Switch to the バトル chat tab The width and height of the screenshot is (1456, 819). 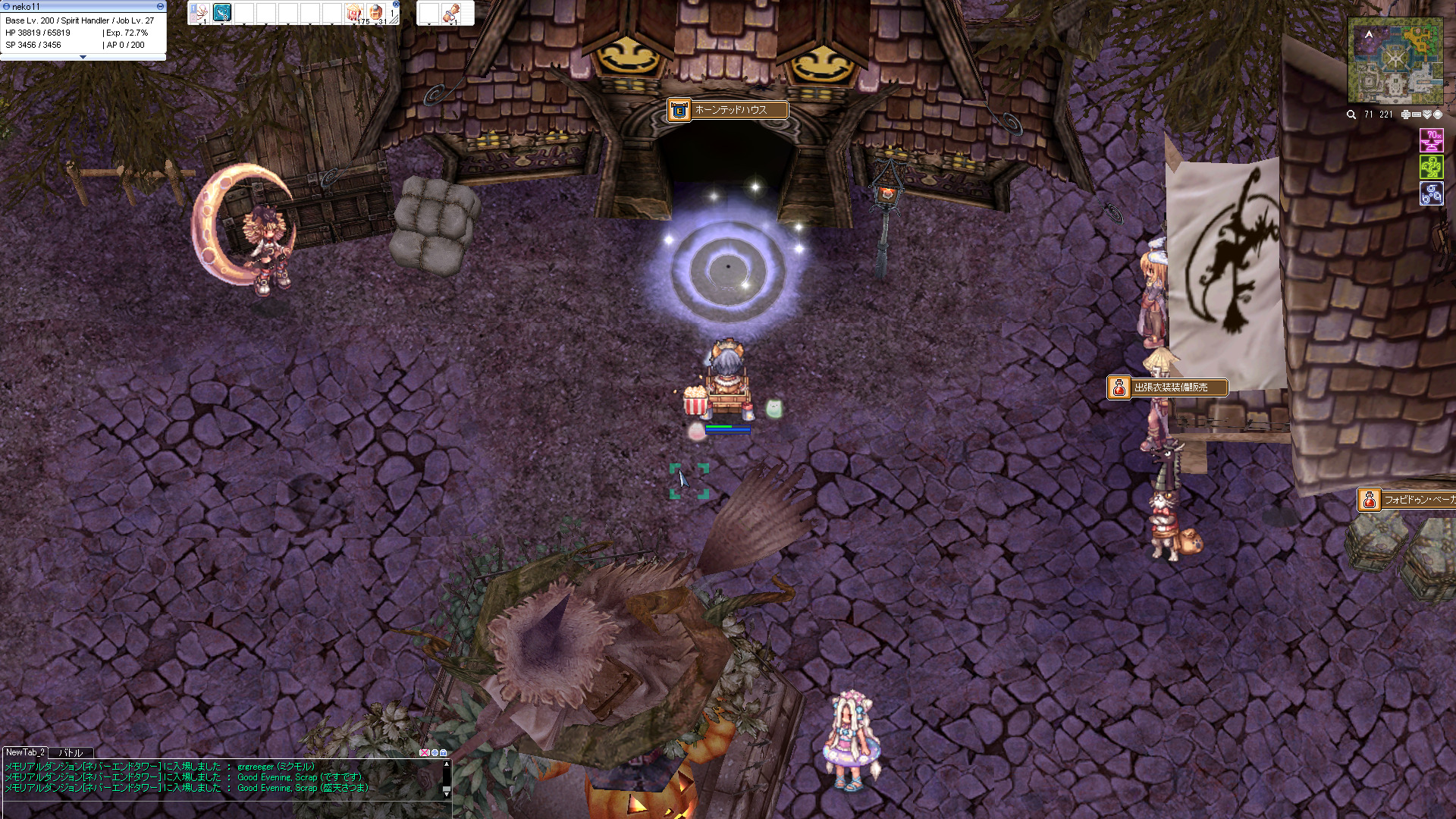point(71,752)
